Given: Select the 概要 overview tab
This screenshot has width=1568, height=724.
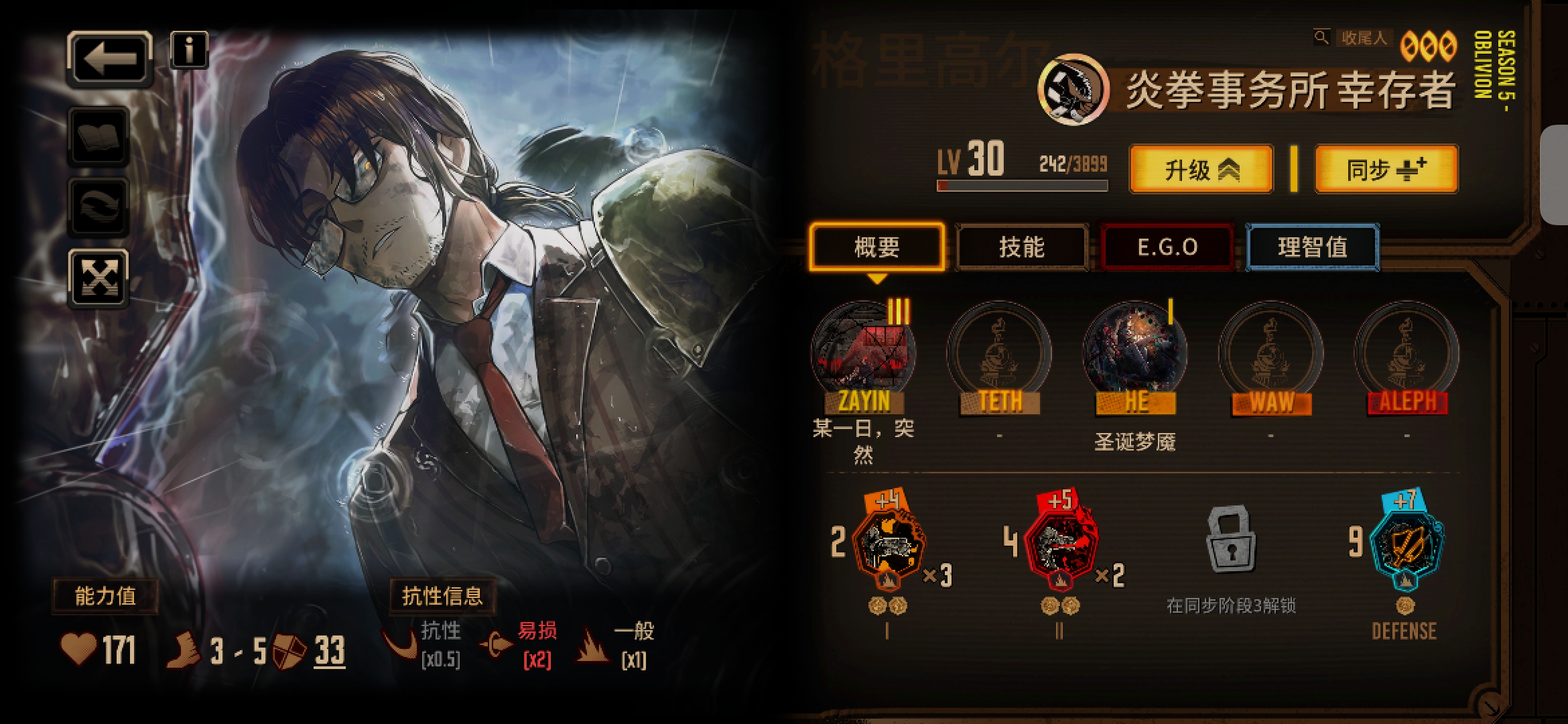Looking at the screenshot, I should pos(876,247).
